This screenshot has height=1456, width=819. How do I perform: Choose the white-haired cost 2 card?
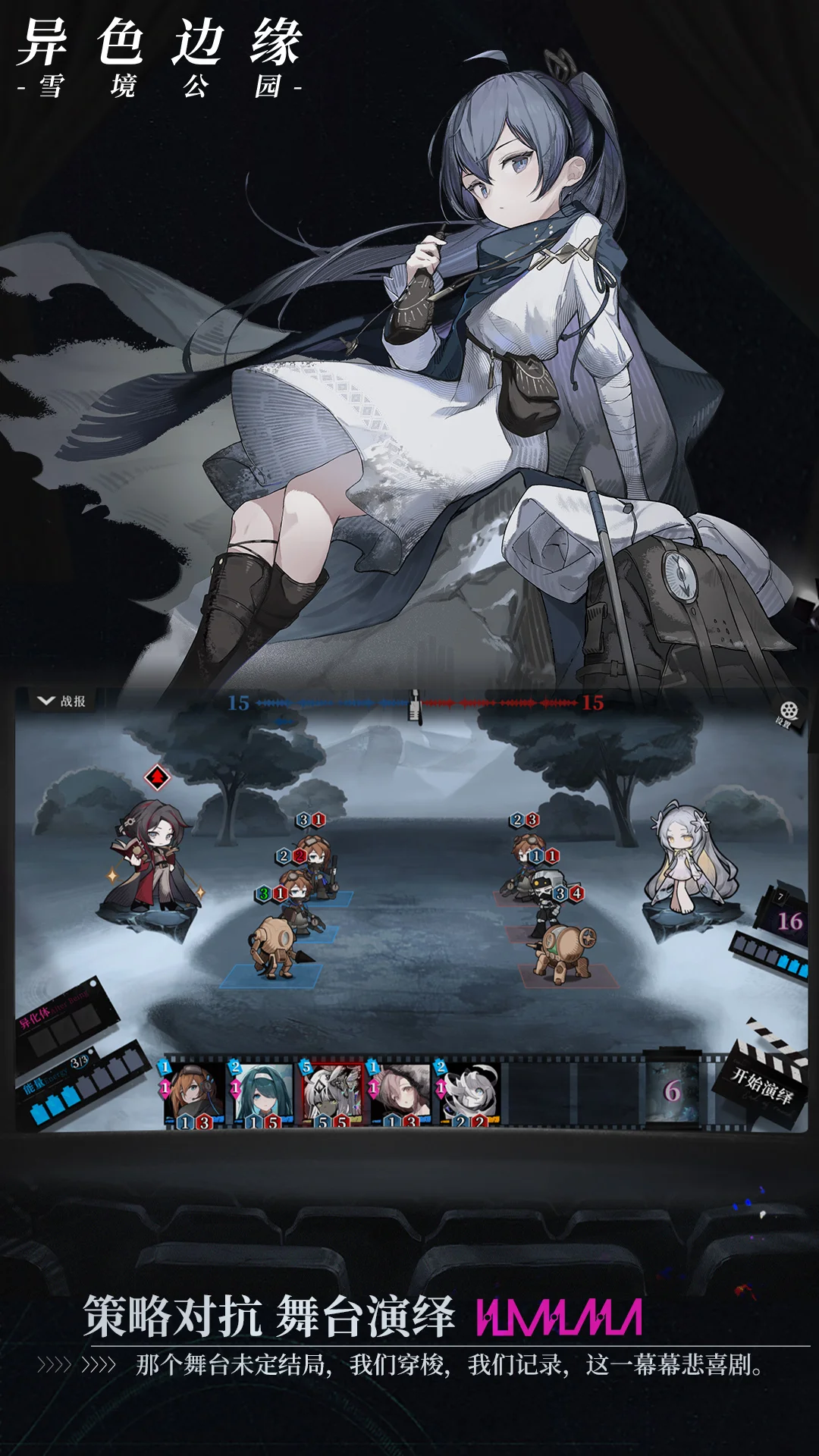(468, 1092)
